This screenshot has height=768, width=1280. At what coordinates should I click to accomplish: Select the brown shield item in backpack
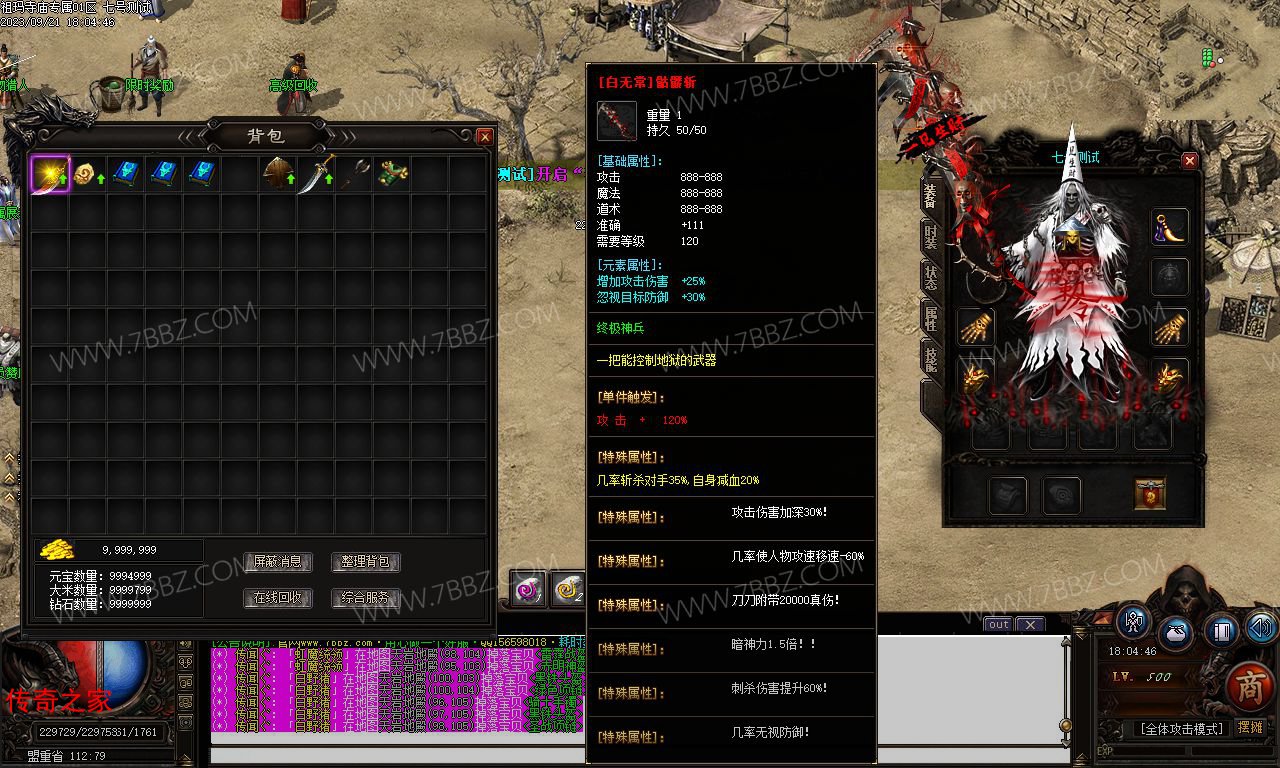[278, 174]
